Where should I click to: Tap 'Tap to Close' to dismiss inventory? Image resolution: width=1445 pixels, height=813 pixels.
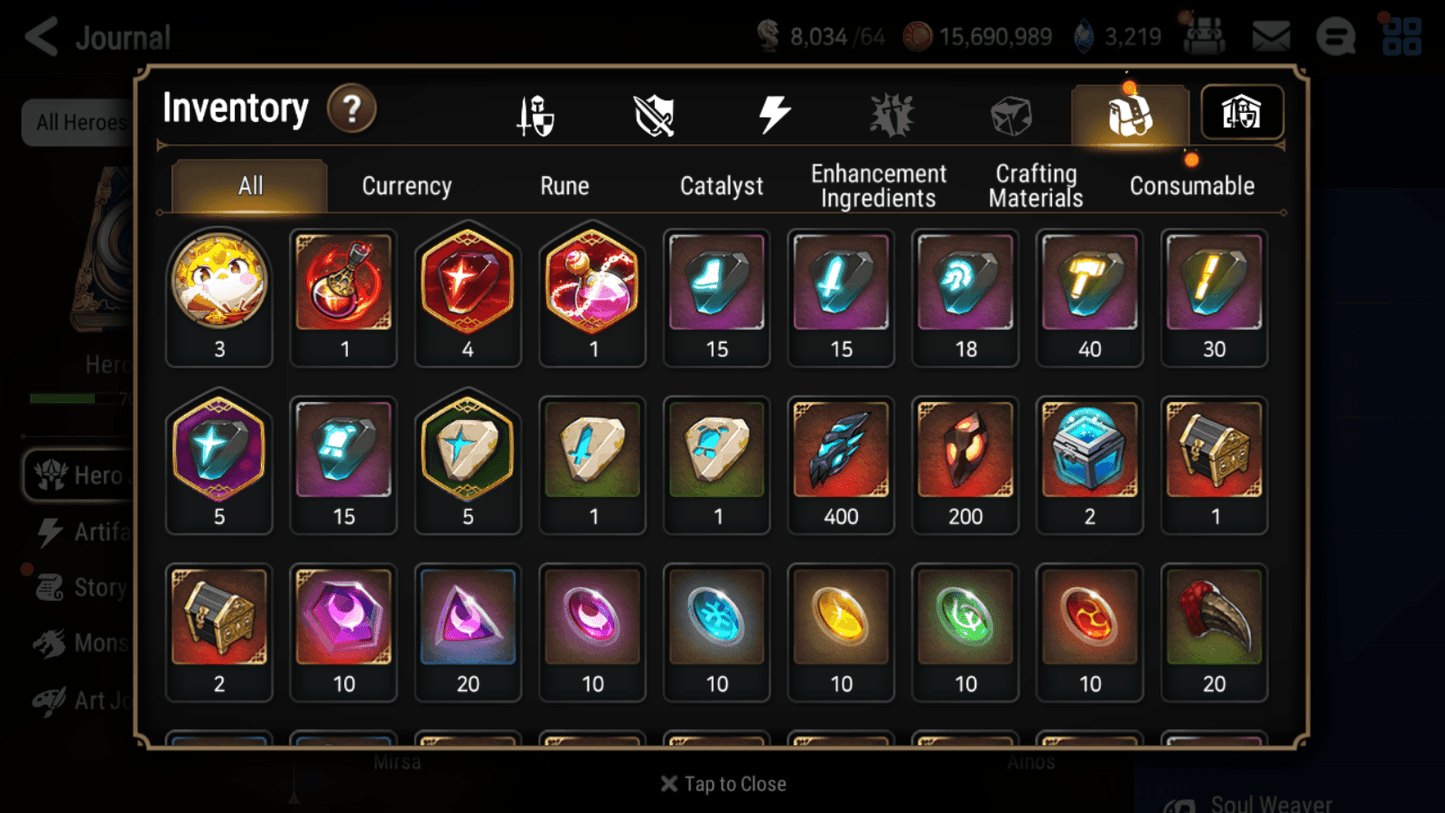click(722, 784)
